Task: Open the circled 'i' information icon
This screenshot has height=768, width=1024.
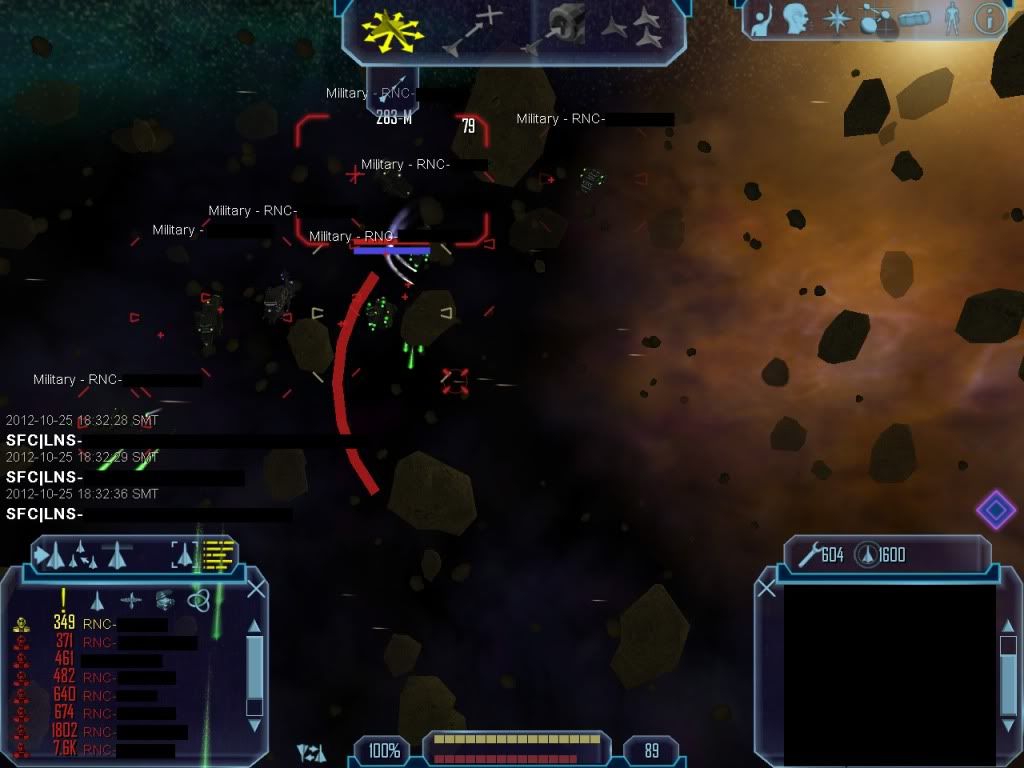Action: click(988, 19)
